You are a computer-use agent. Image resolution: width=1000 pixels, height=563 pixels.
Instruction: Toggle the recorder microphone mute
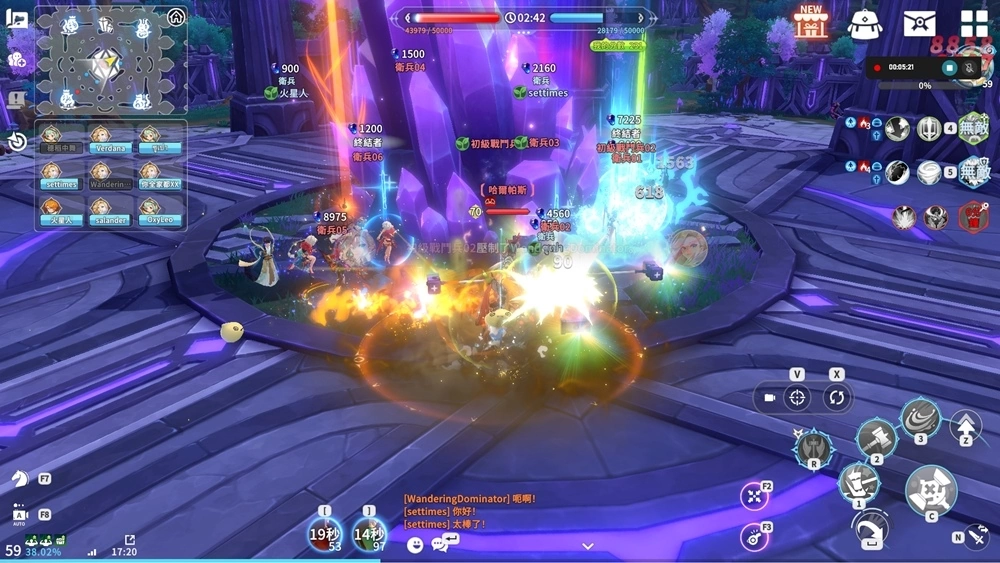click(971, 67)
